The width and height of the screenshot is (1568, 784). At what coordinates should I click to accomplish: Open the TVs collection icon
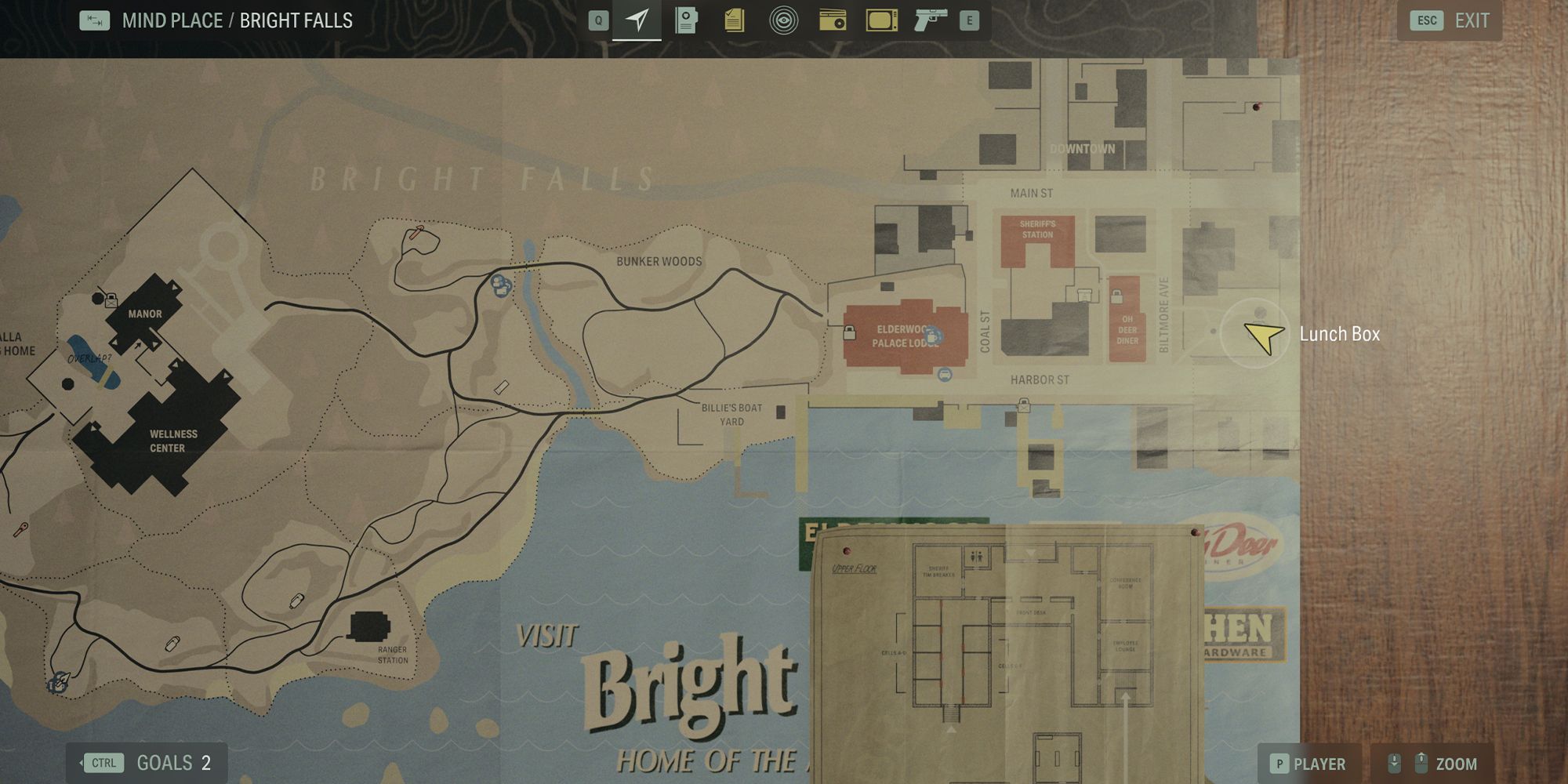(x=880, y=20)
